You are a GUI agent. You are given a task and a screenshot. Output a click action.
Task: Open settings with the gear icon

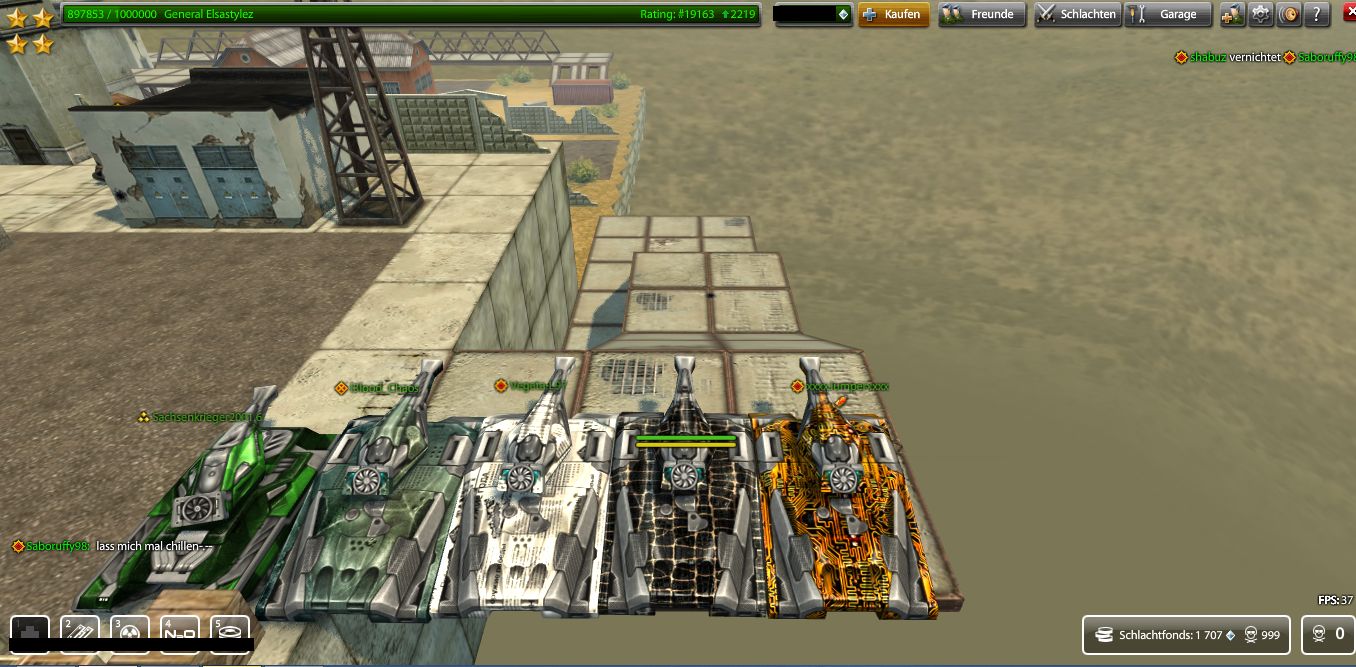tap(1261, 14)
